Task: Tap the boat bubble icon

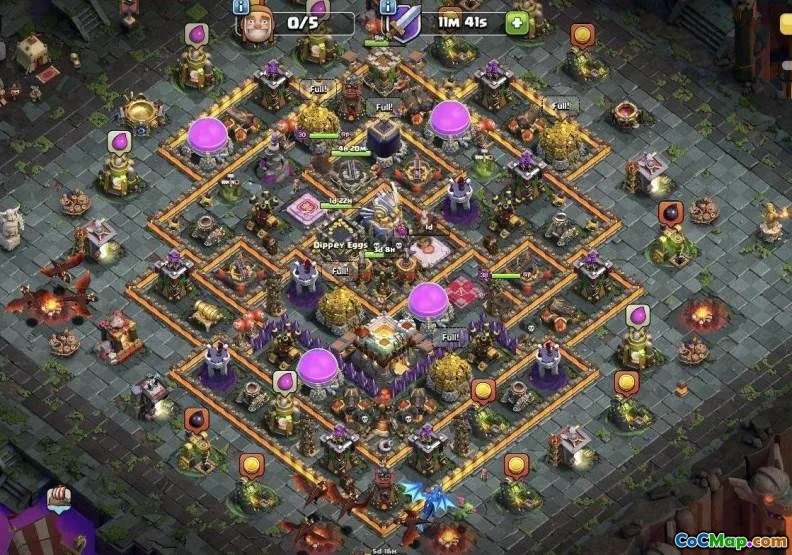Action: (x=59, y=496)
